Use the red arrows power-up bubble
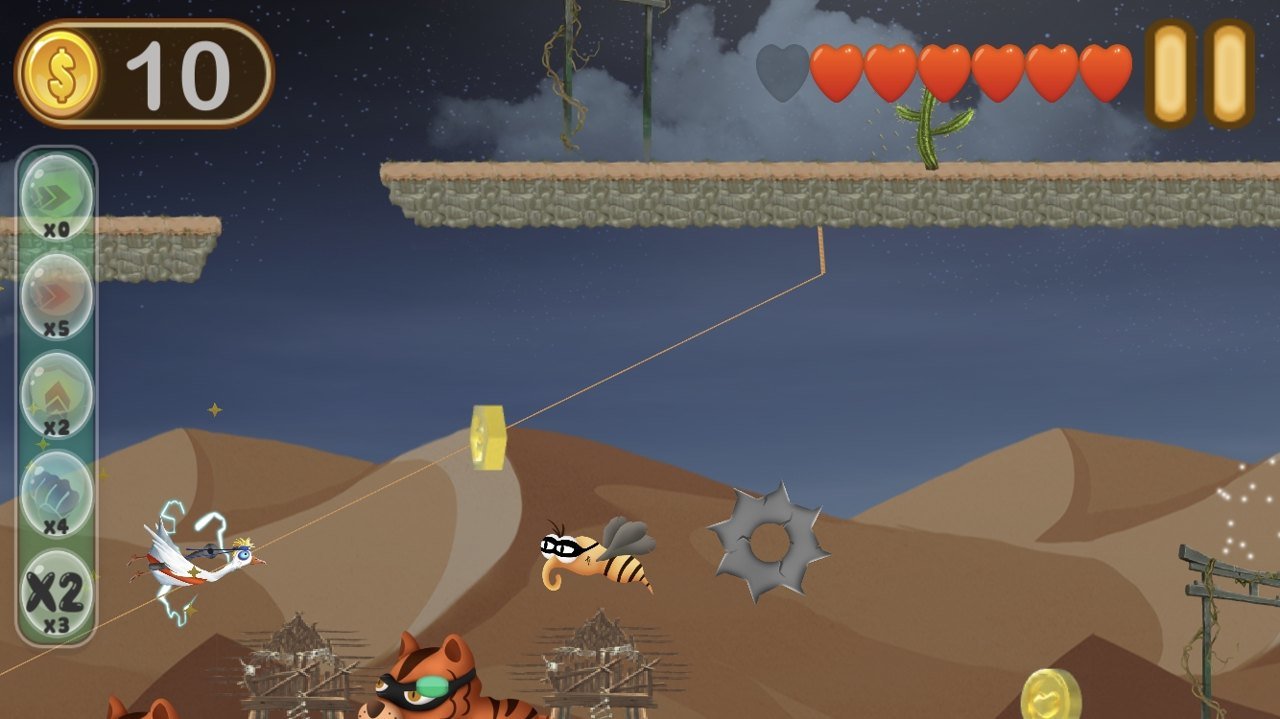 [56, 294]
